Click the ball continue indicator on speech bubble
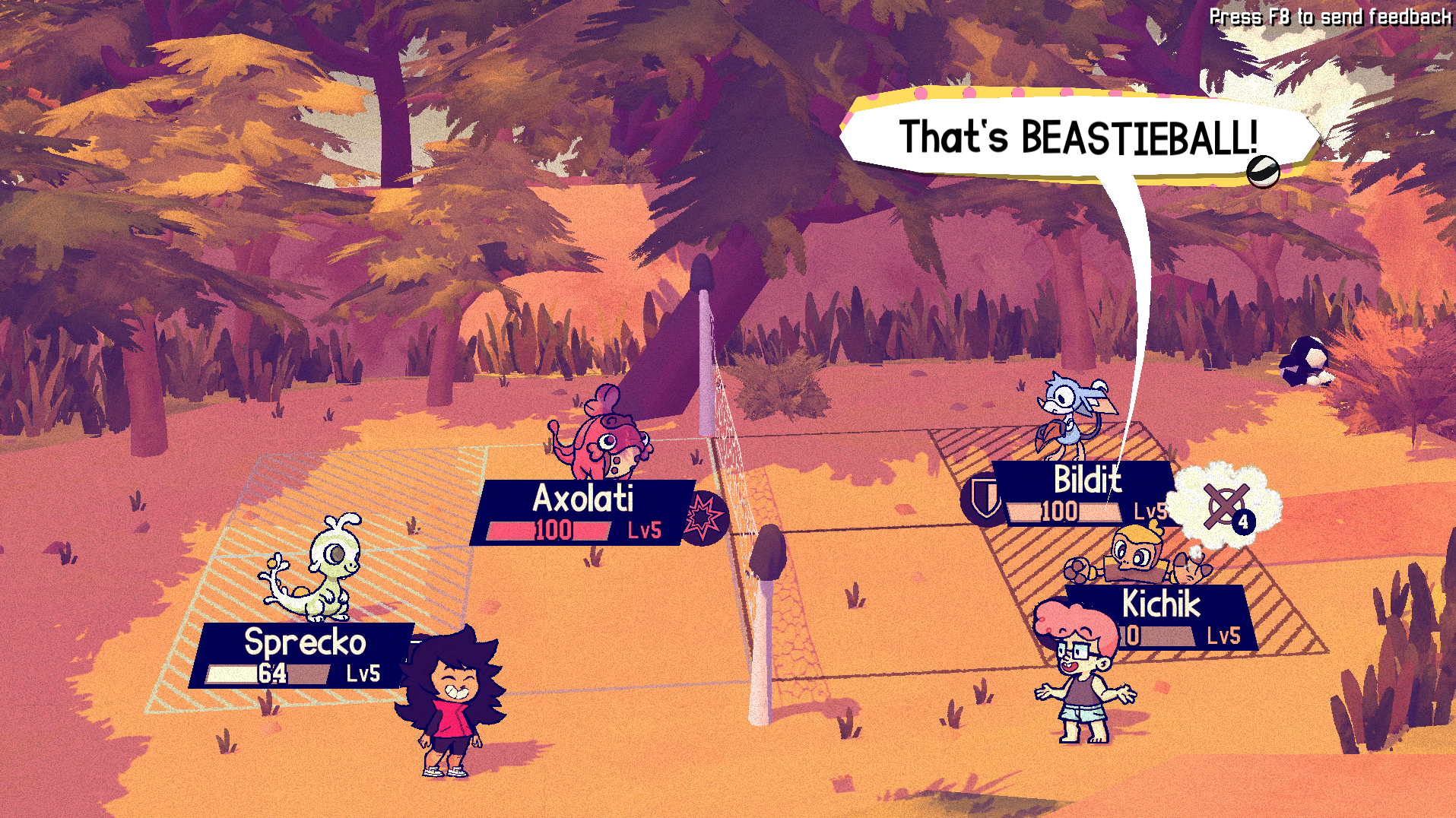The image size is (1456, 818). click(1262, 171)
